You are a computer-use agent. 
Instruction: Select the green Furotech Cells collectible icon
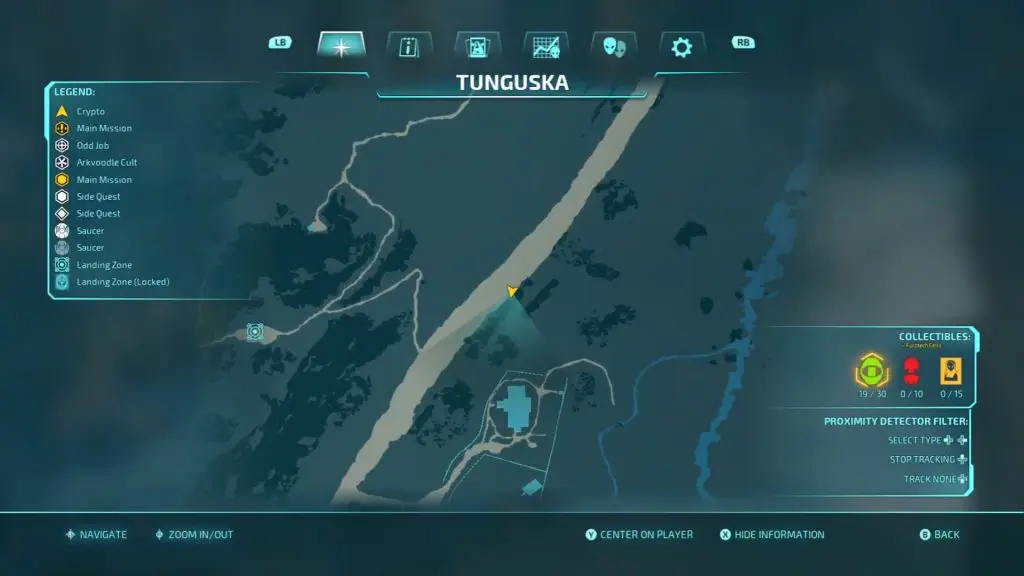(871, 371)
